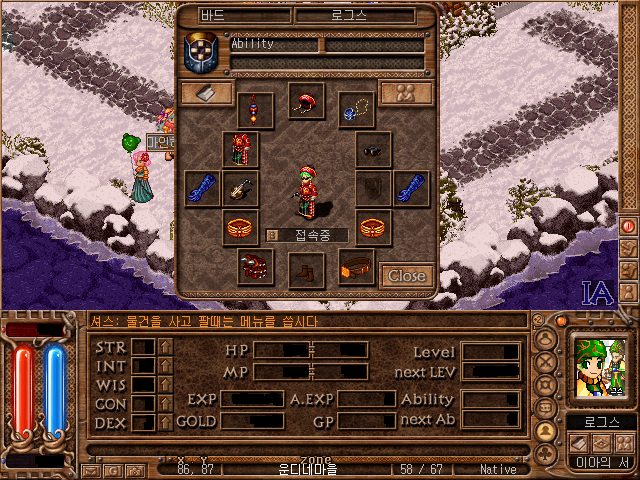Click the red beaded earring slot
Image resolution: width=640 pixels, height=480 pixels.
click(255, 109)
